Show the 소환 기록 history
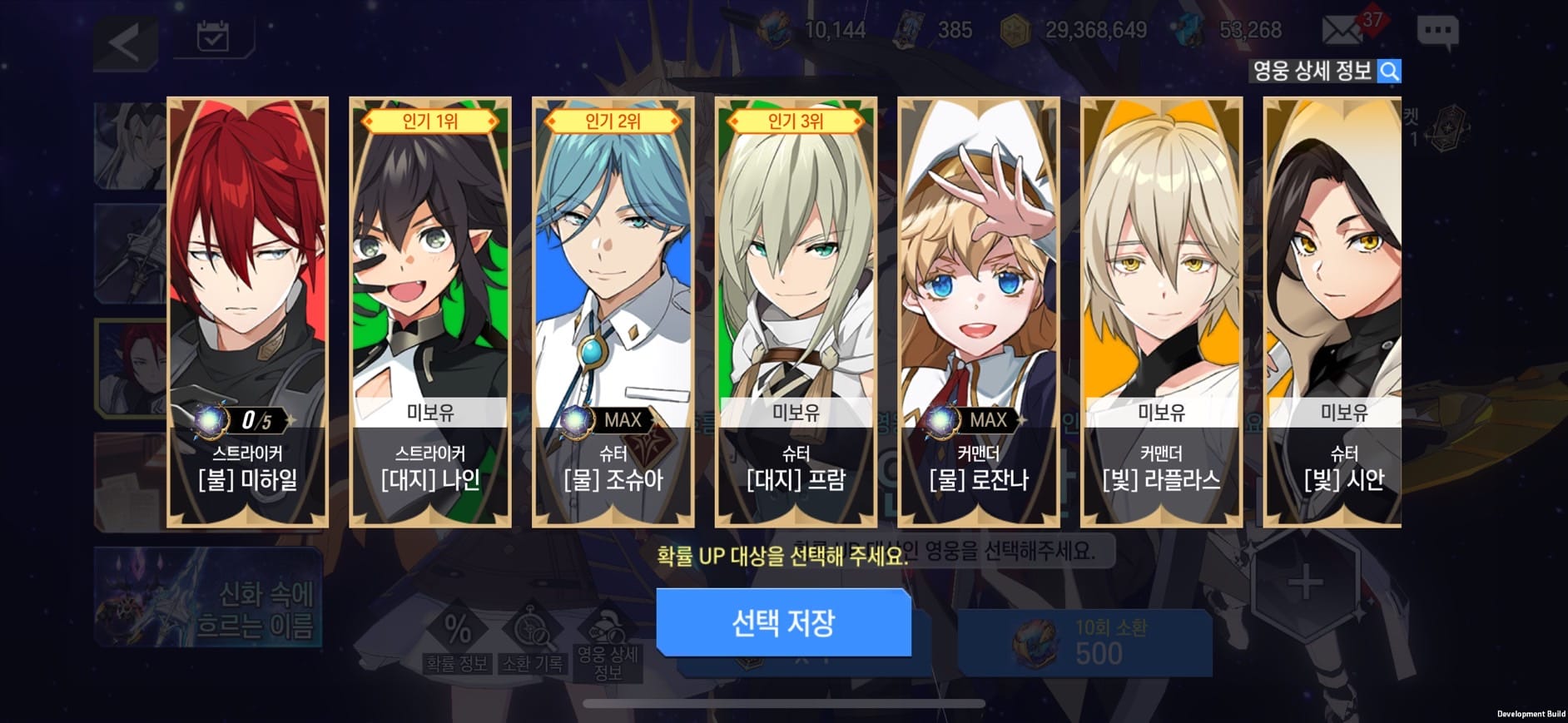The width and height of the screenshot is (1568, 723). point(532,641)
